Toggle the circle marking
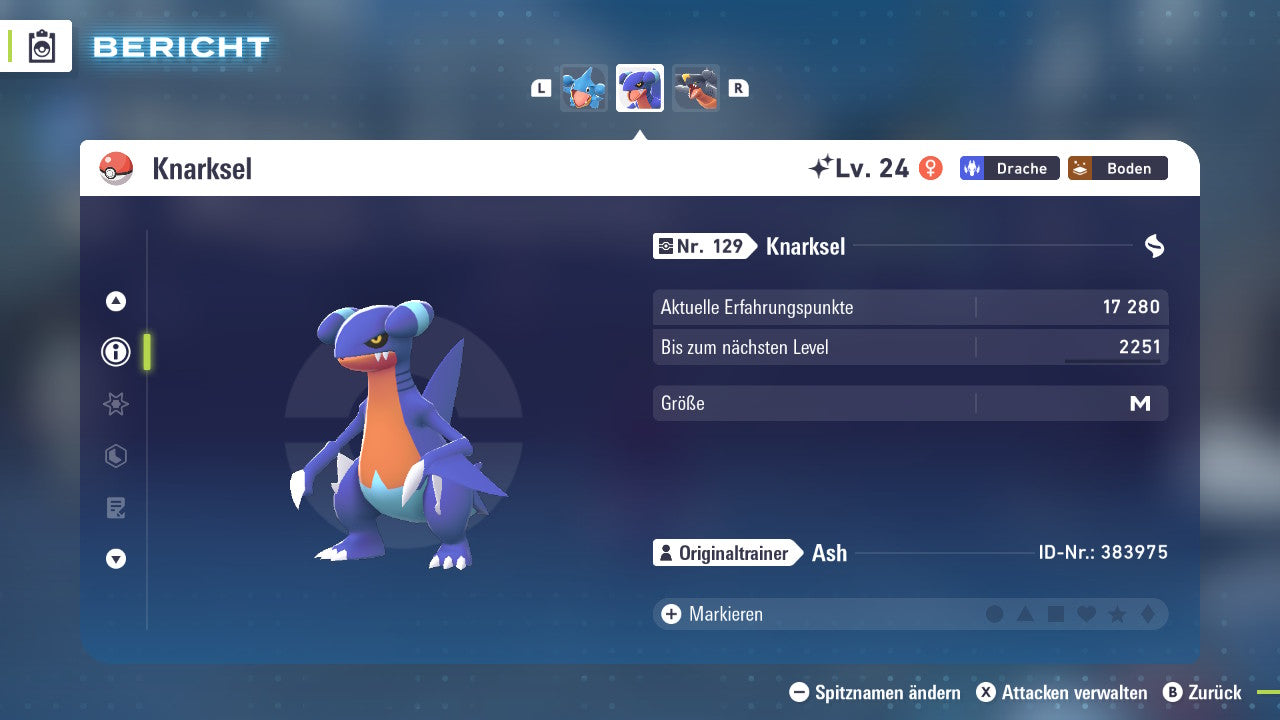The image size is (1280, 720). [994, 614]
